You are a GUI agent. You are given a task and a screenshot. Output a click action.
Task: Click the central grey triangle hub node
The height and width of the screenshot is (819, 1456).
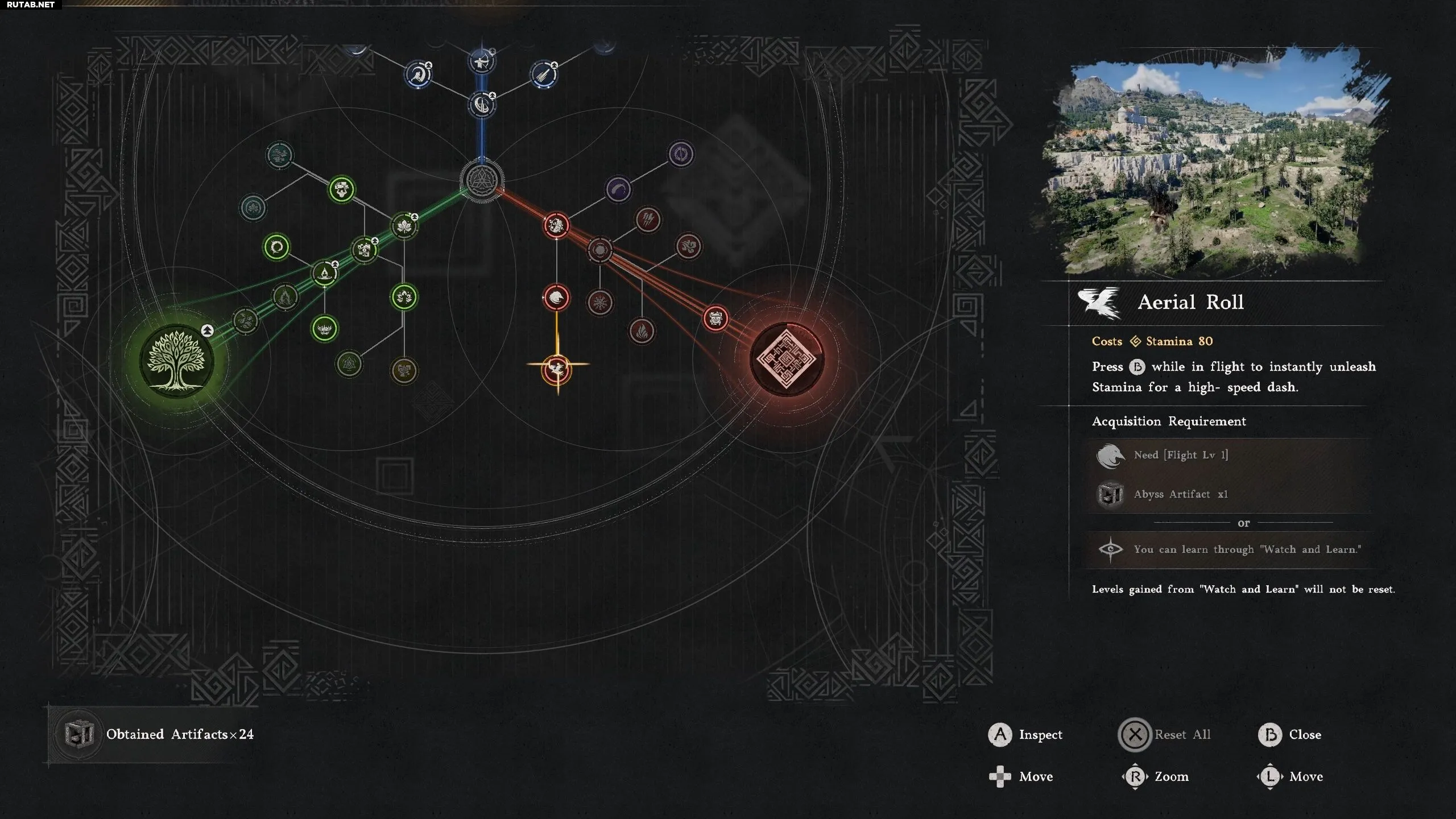click(482, 181)
